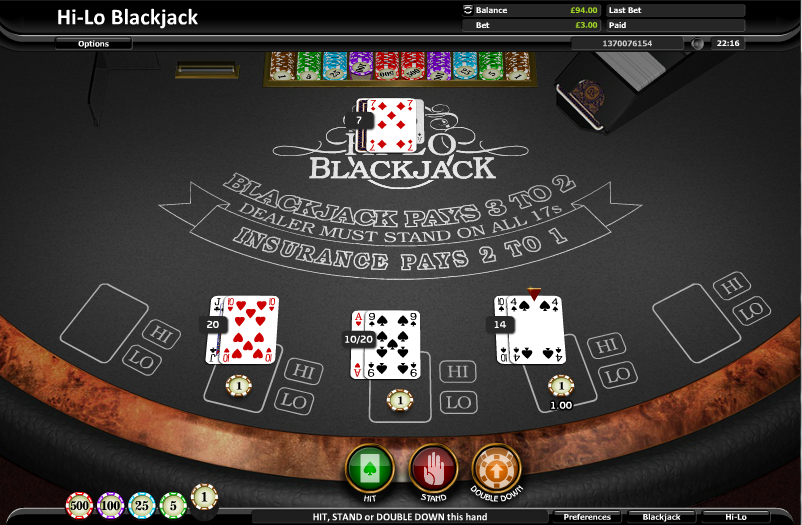Pick the 100 value chip
The height and width of the screenshot is (525, 802).
(110, 504)
